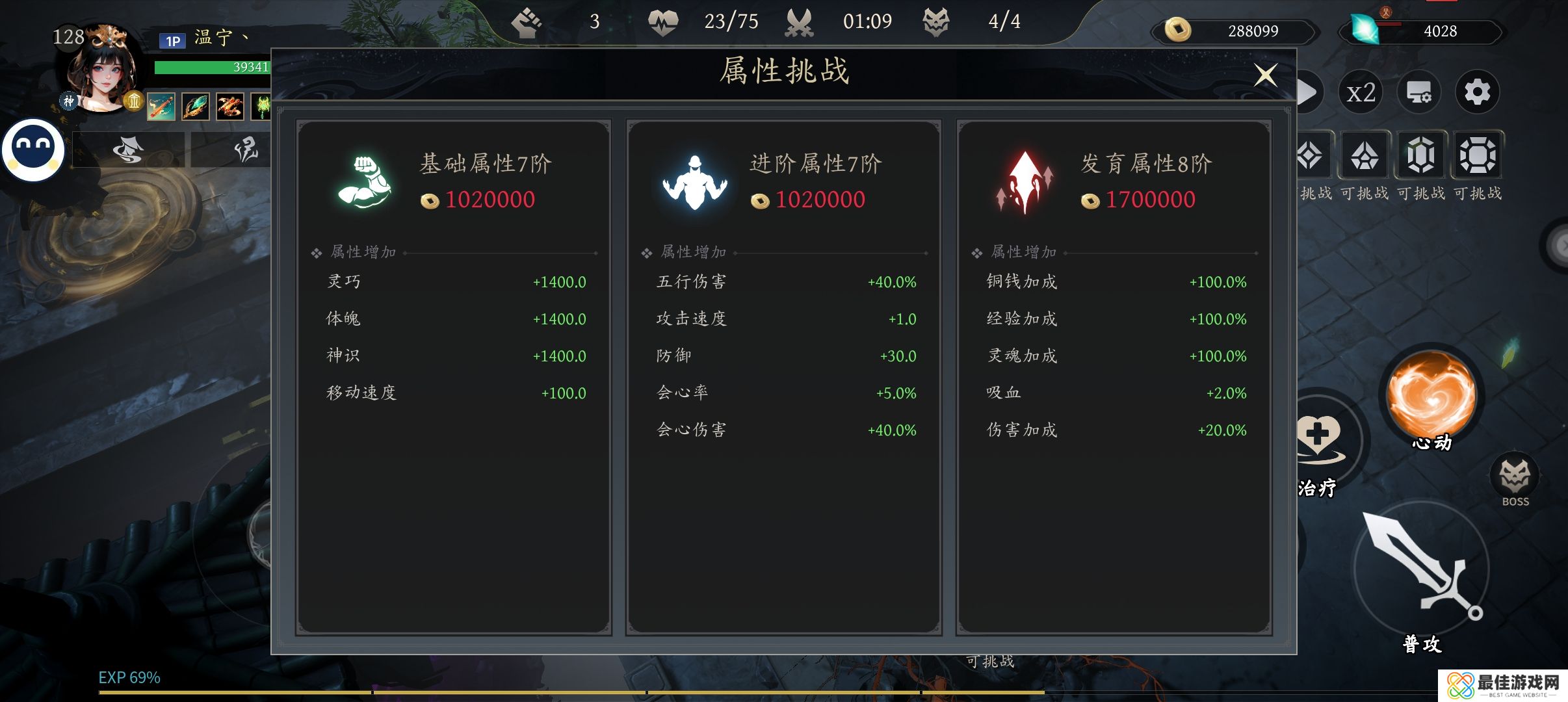
Task: Close the 属性挑战 panel
Action: tap(1265, 75)
